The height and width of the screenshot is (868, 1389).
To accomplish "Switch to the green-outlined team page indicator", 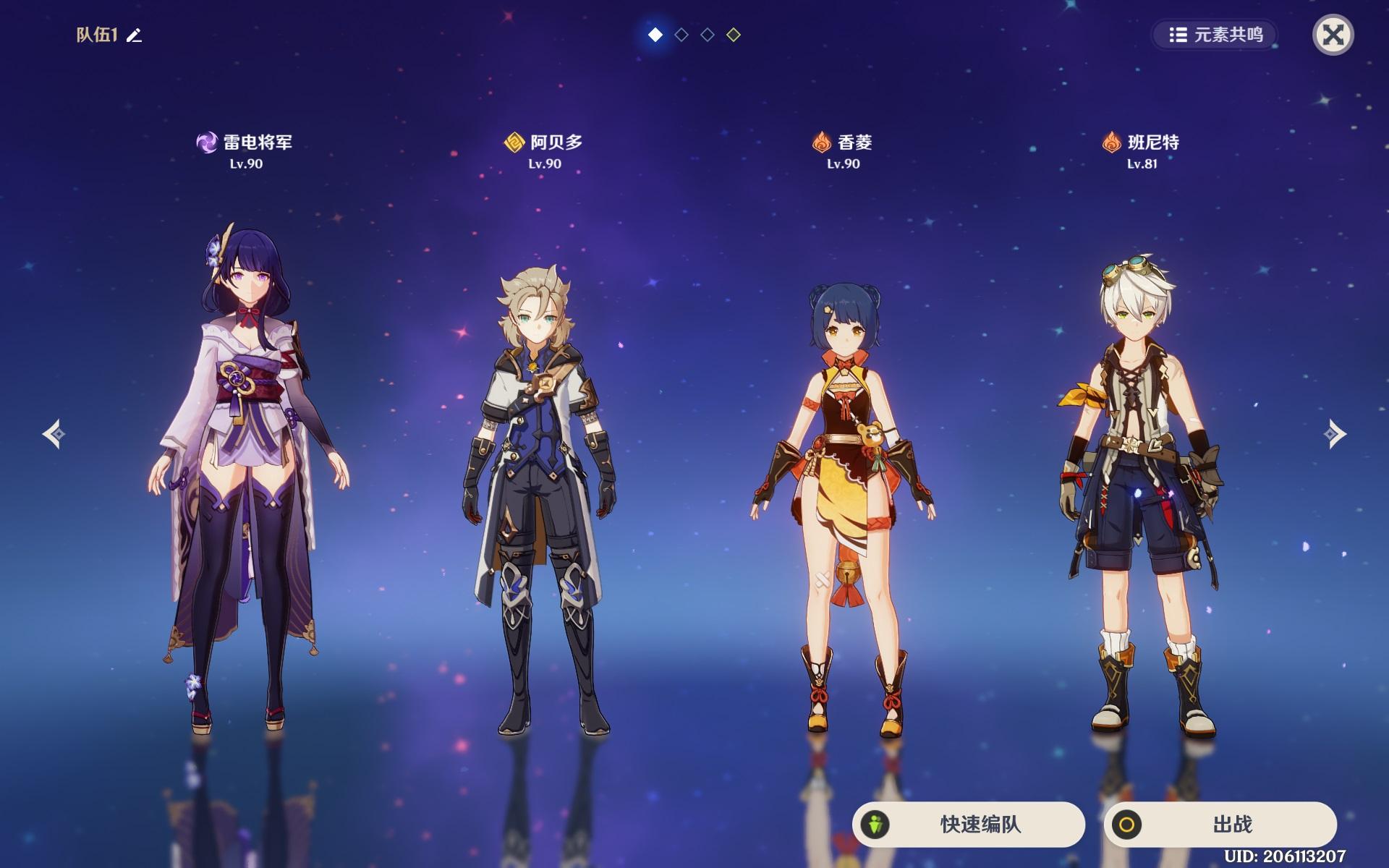I will click(734, 35).
